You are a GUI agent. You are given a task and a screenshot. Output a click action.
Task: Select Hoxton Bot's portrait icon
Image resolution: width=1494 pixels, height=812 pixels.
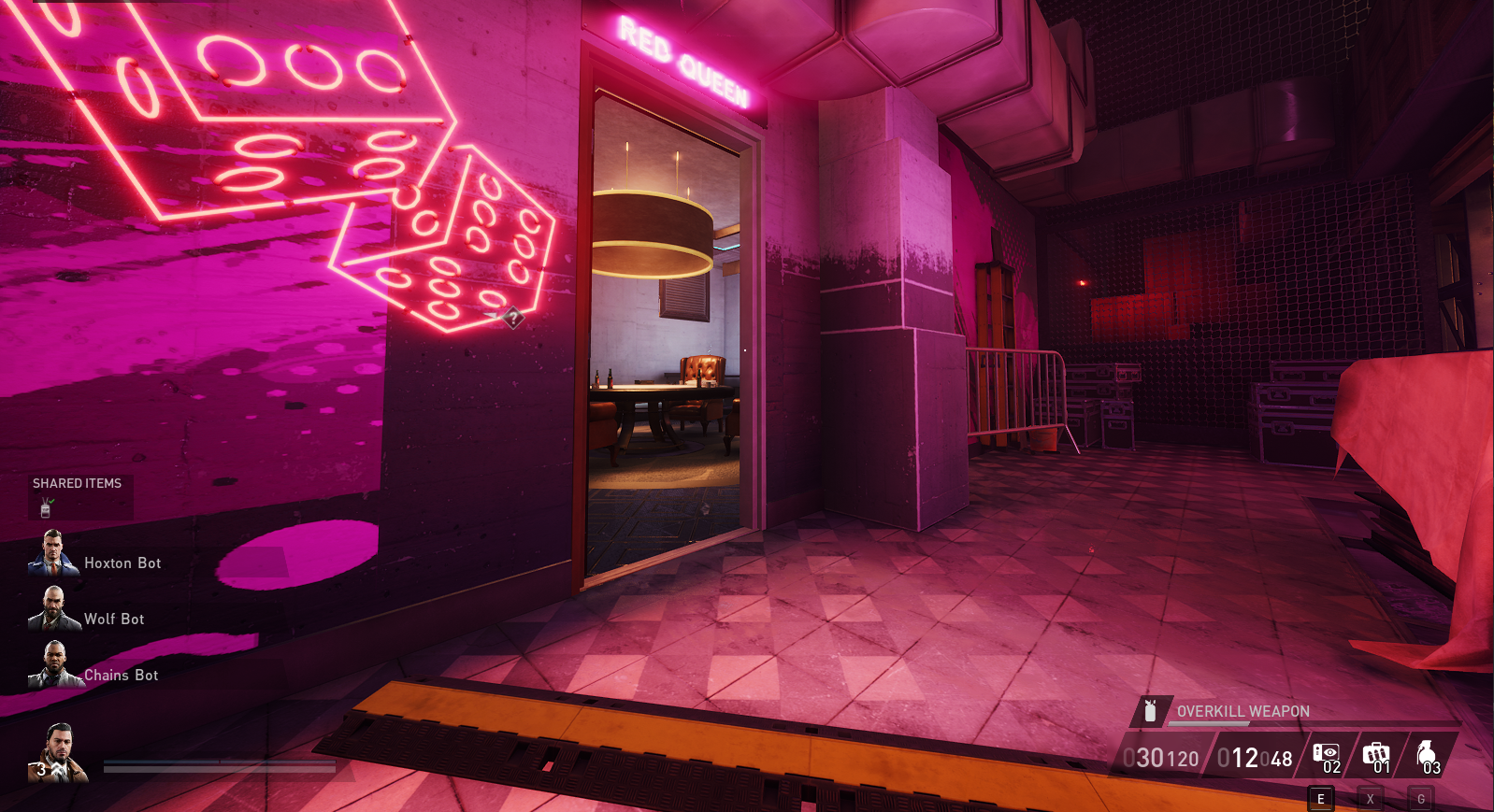(52, 552)
